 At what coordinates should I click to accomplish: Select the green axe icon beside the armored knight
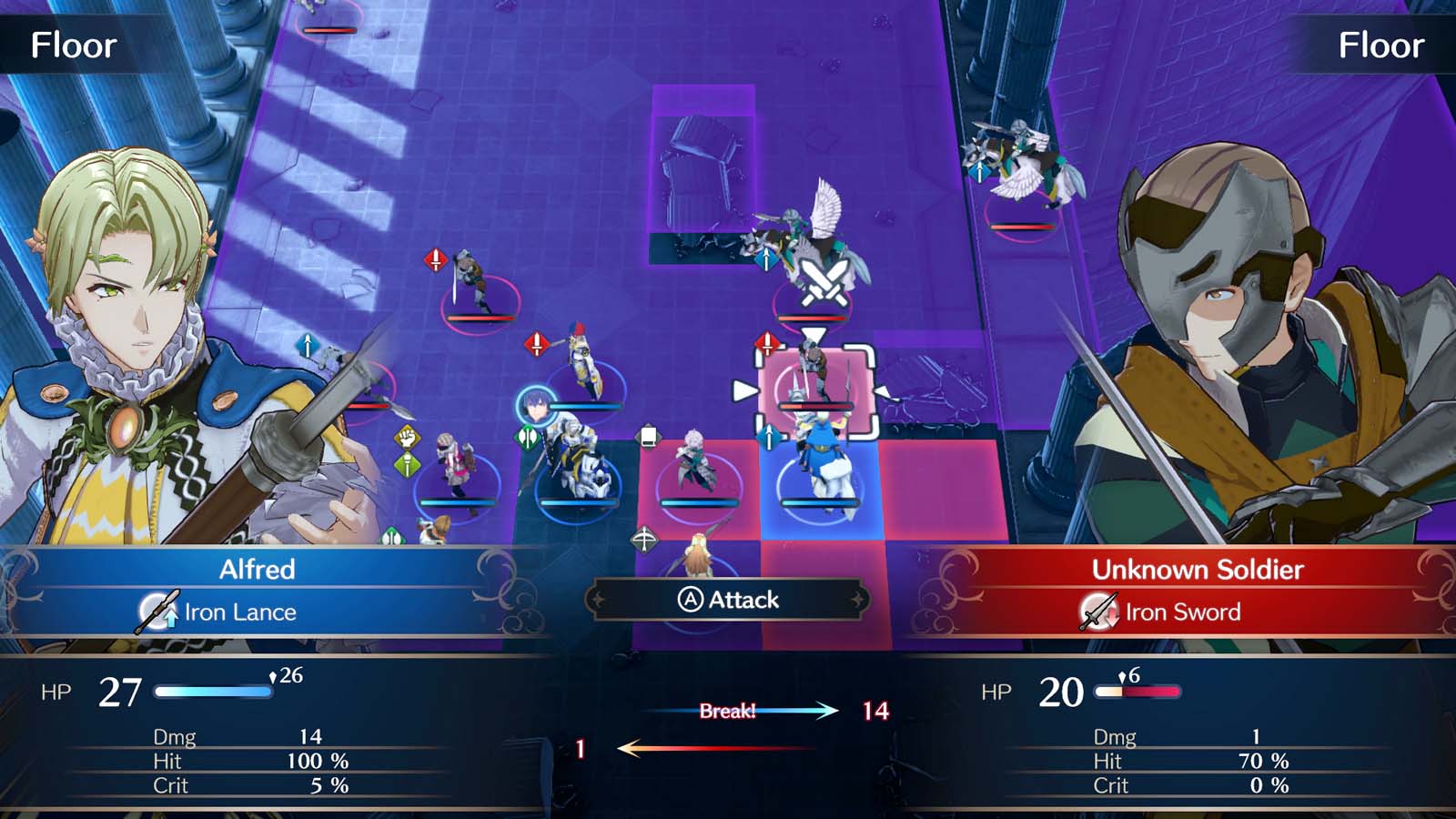point(526,436)
